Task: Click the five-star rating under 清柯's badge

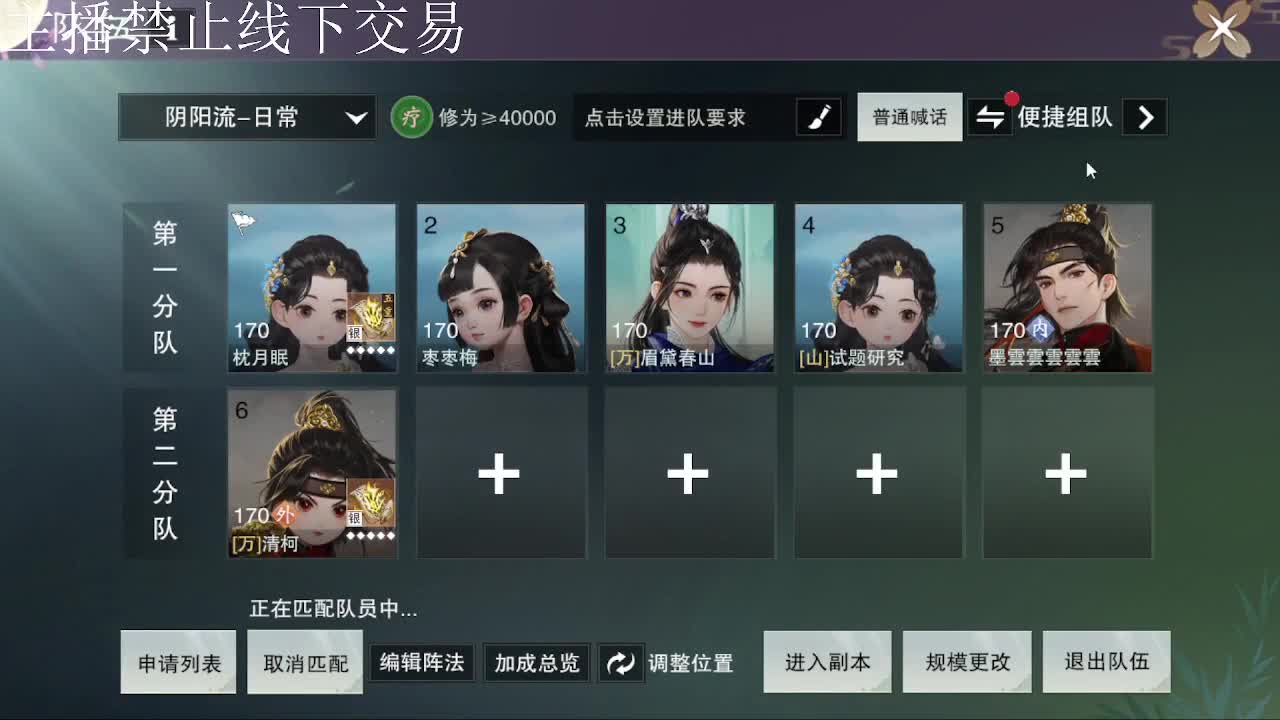Action: click(370, 535)
